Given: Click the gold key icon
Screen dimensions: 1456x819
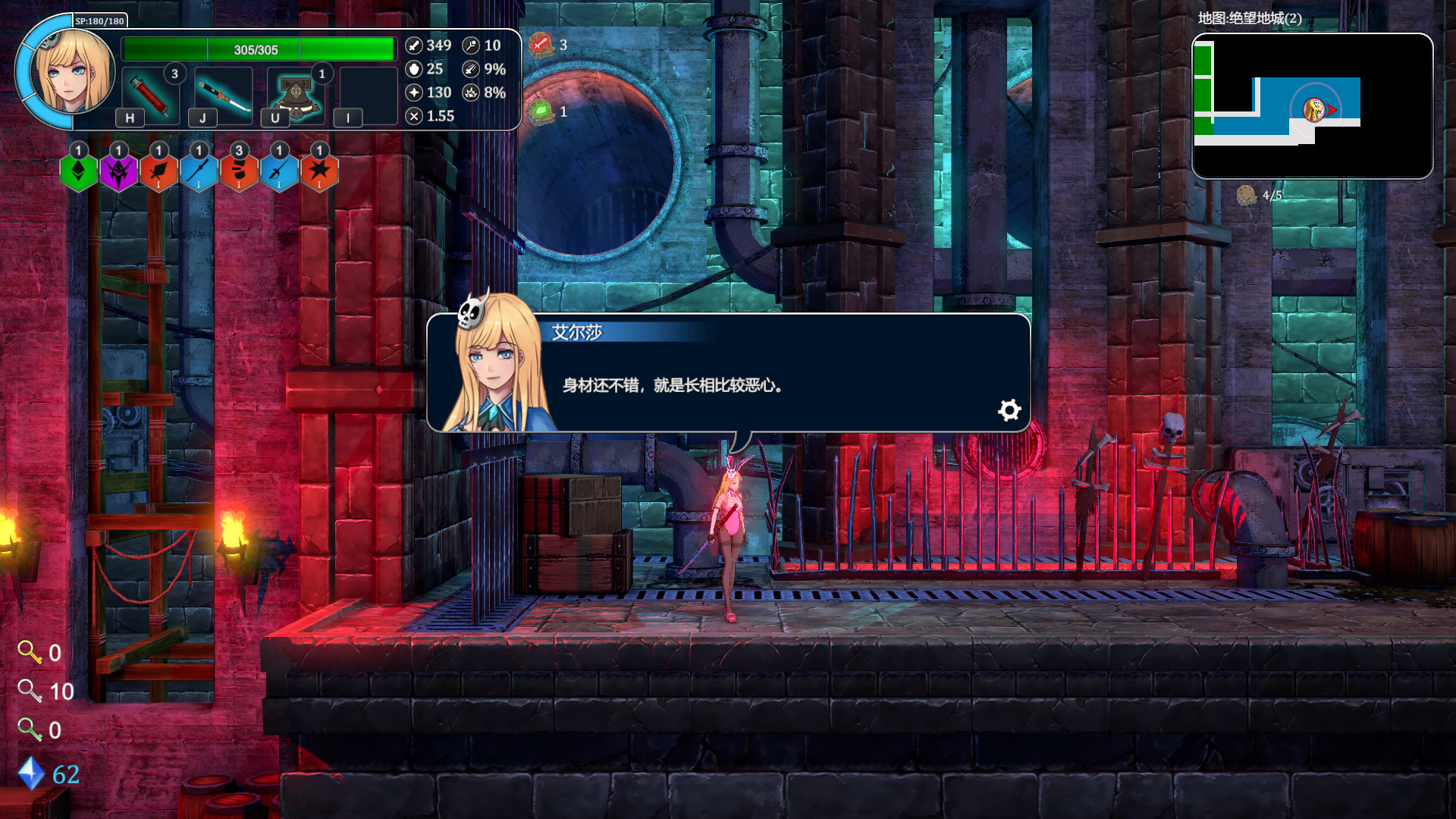Looking at the screenshot, I should (30, 652).
